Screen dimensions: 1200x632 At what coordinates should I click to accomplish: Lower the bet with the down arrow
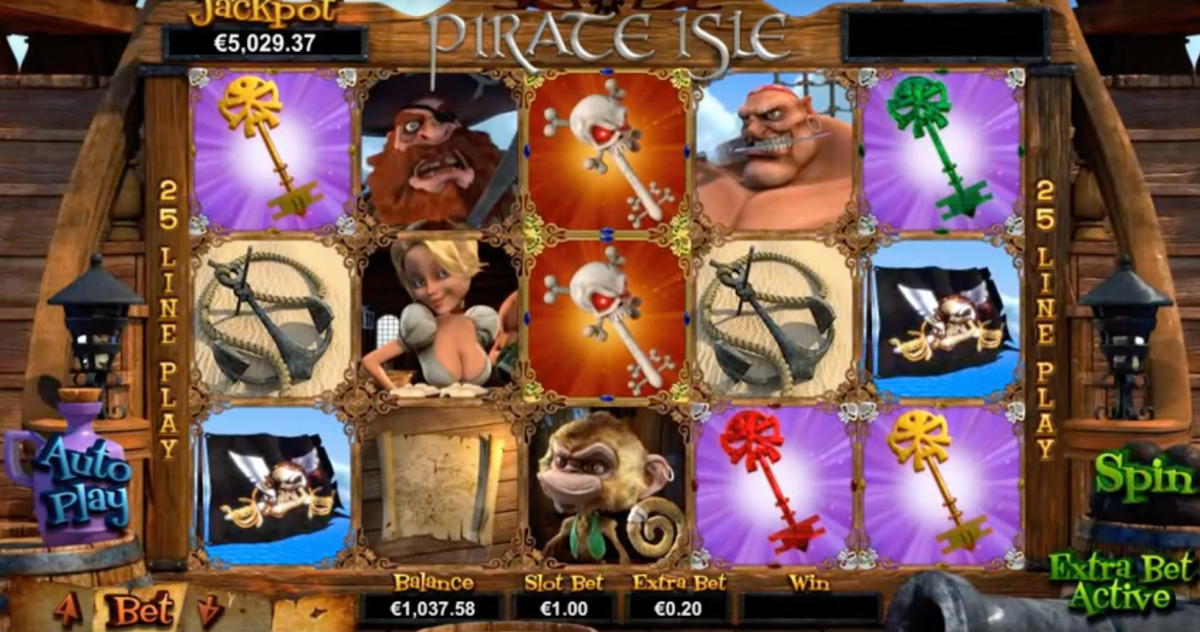click(210, 609)
